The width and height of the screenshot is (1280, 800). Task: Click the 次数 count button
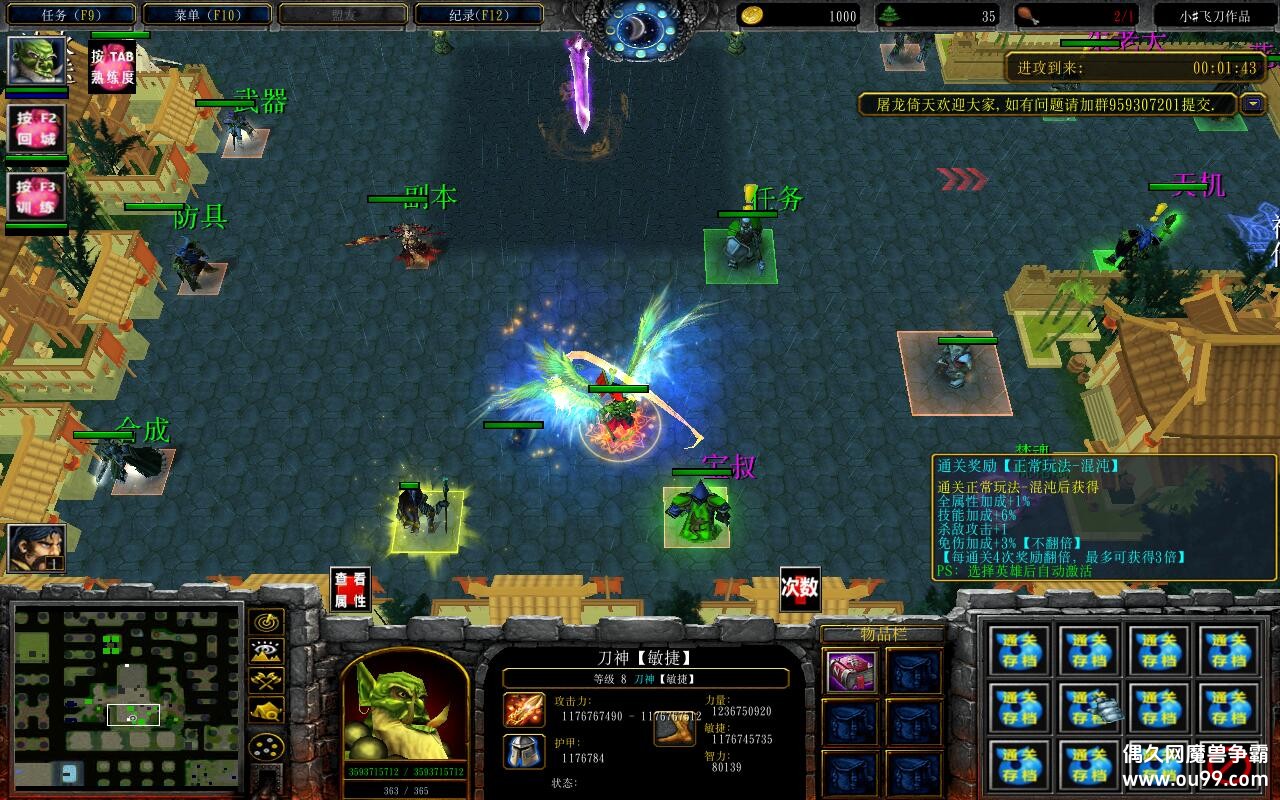[800, 588]
